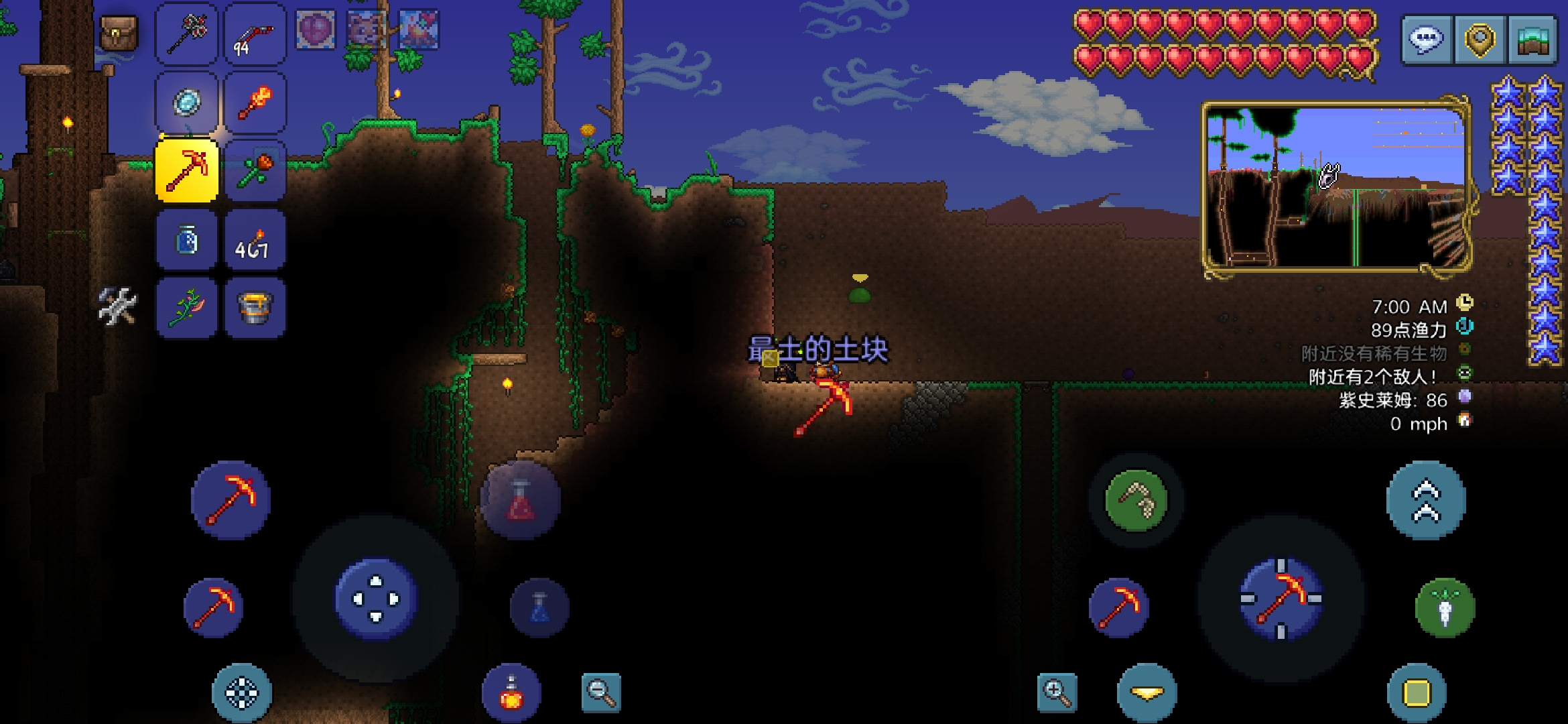Screen dimensions: 1568x724
Task: Open the chat speech bubble
Action: coord(1427,39)
